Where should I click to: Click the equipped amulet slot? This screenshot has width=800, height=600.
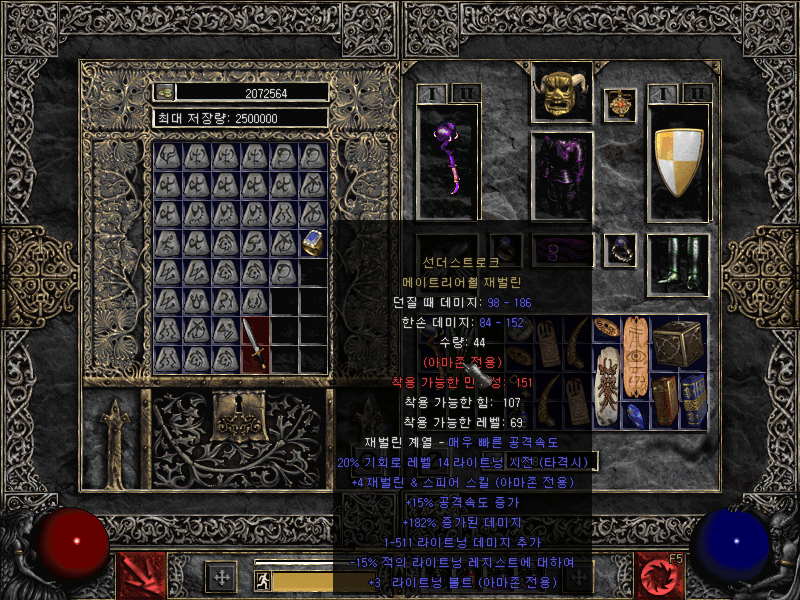[622, 103]
